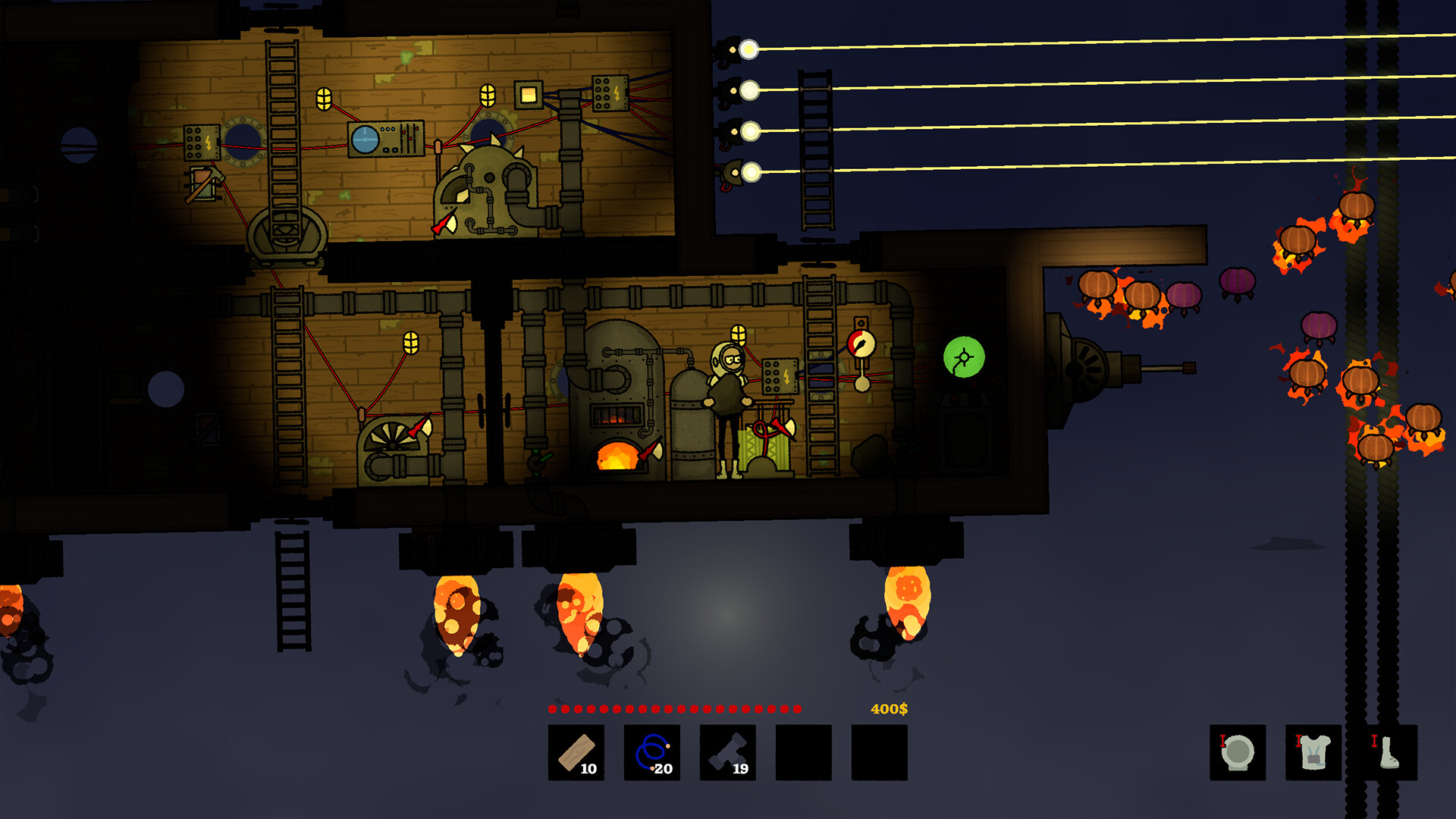This screenshot has width=1456, height=819.
Task: Click the 400$ money counter
Action: click(887, 710)
